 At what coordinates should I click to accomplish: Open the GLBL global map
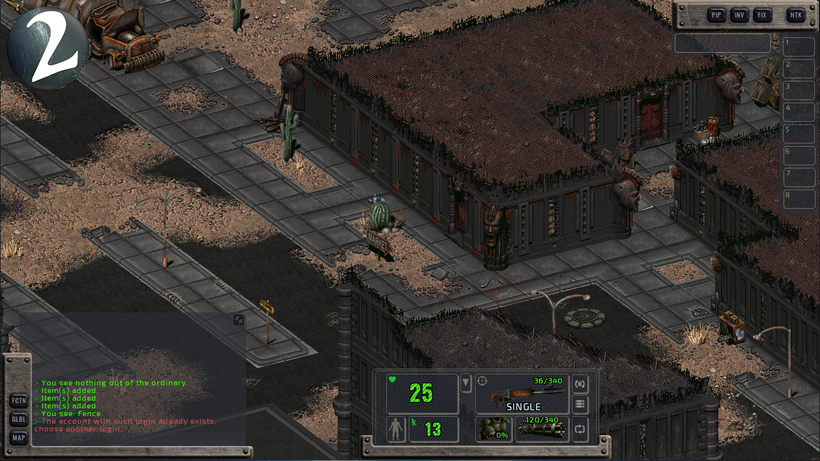coord(19,419)
